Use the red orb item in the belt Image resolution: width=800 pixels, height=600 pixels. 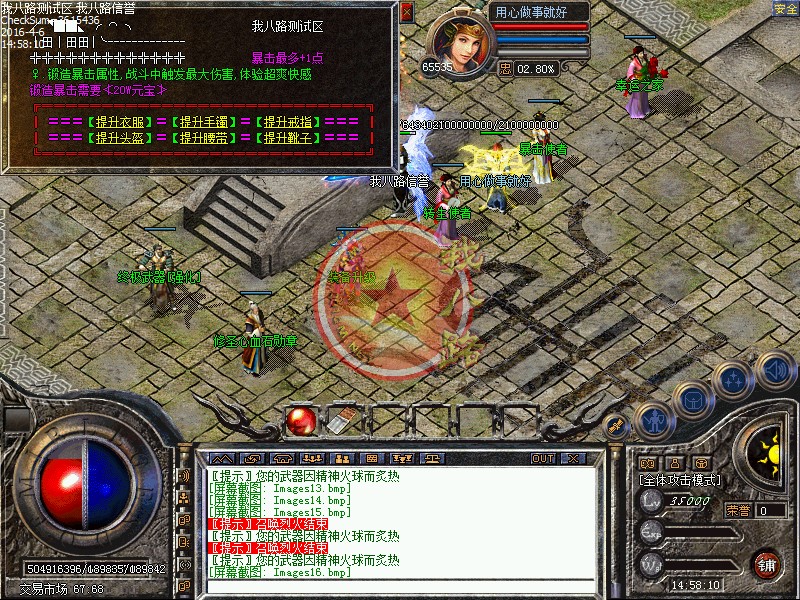pyautogui.click(x=299, y=422)
